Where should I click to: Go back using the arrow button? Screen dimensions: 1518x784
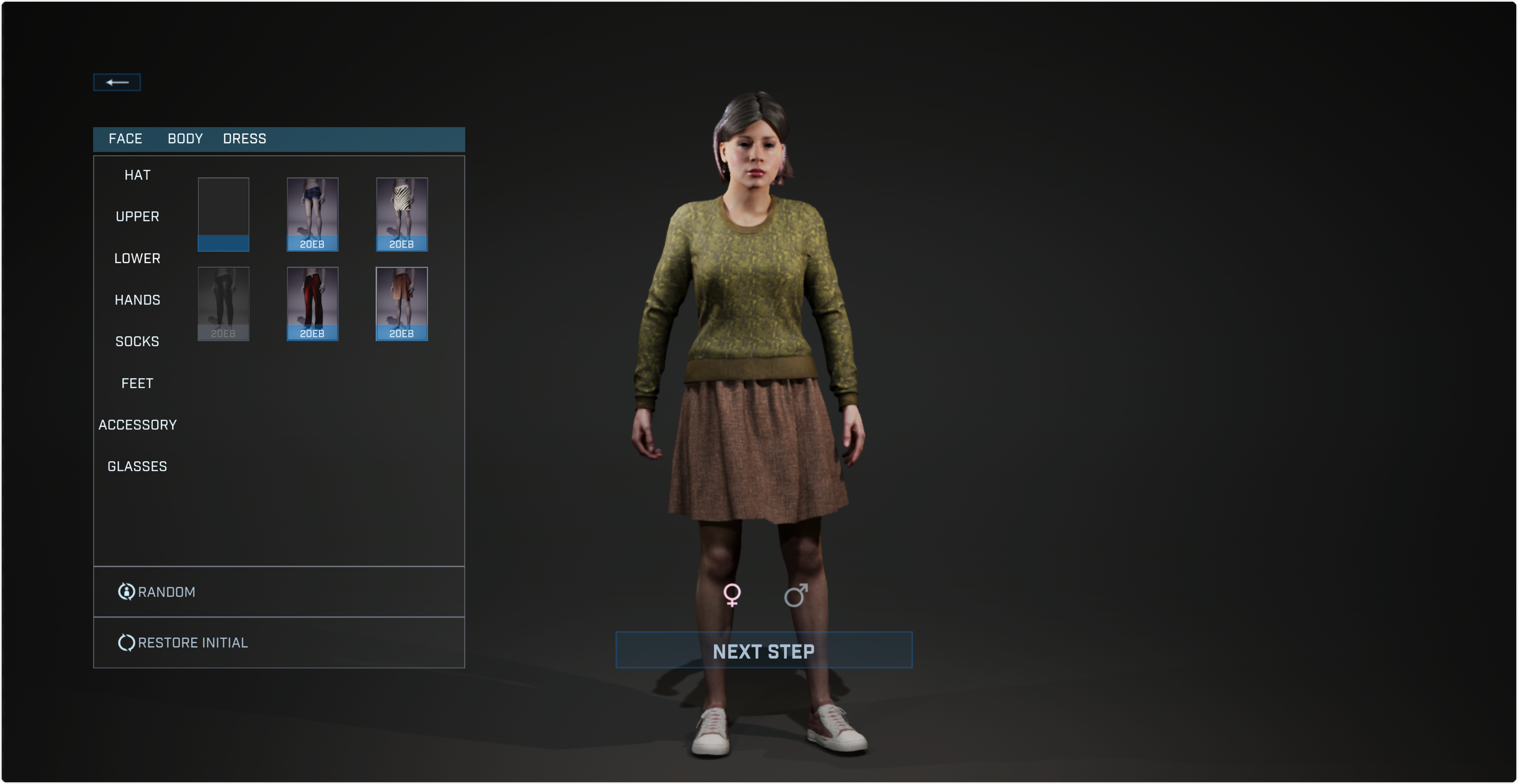click(x=117, y=83)
